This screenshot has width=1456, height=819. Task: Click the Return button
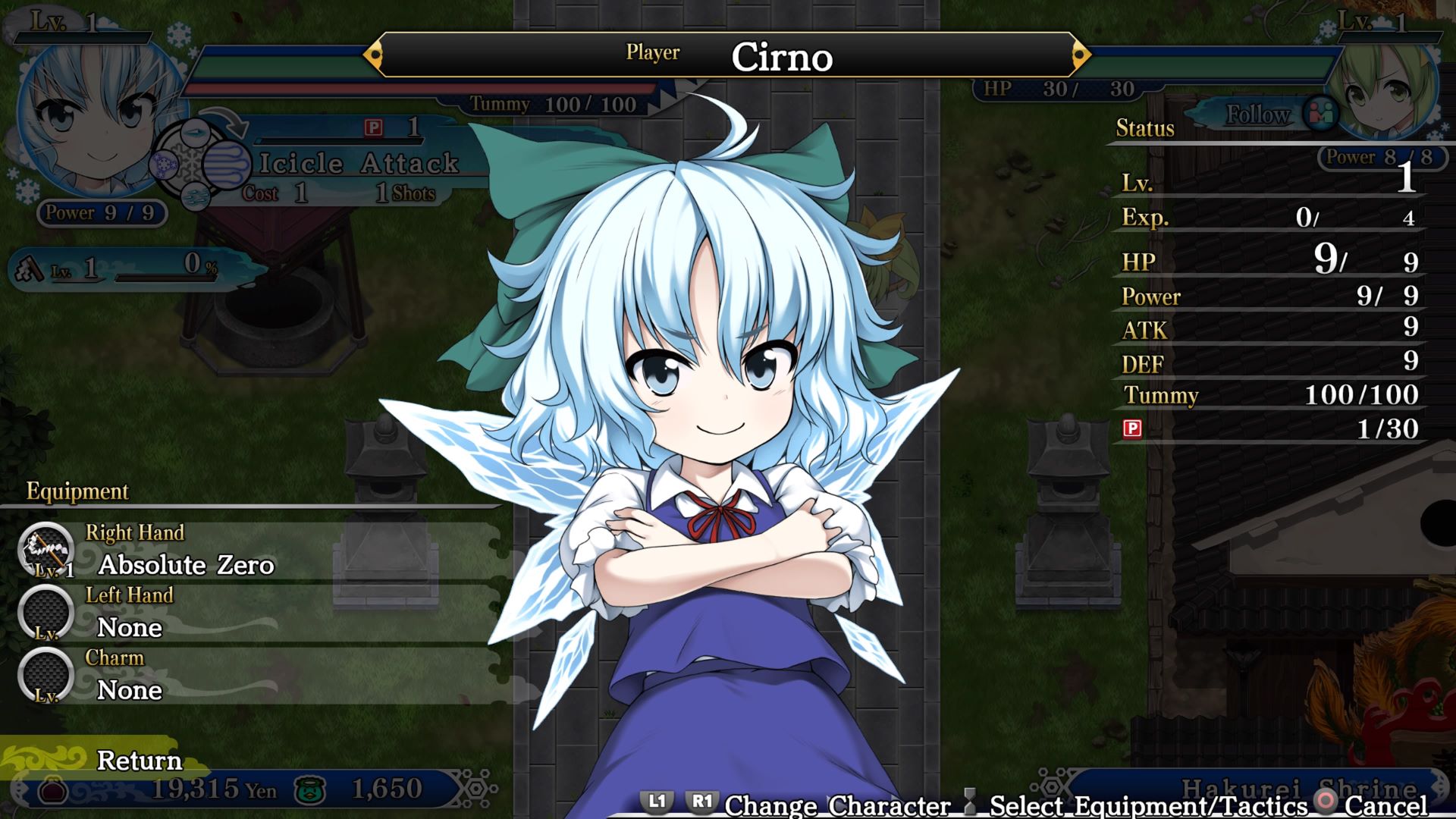coord(139,760)
